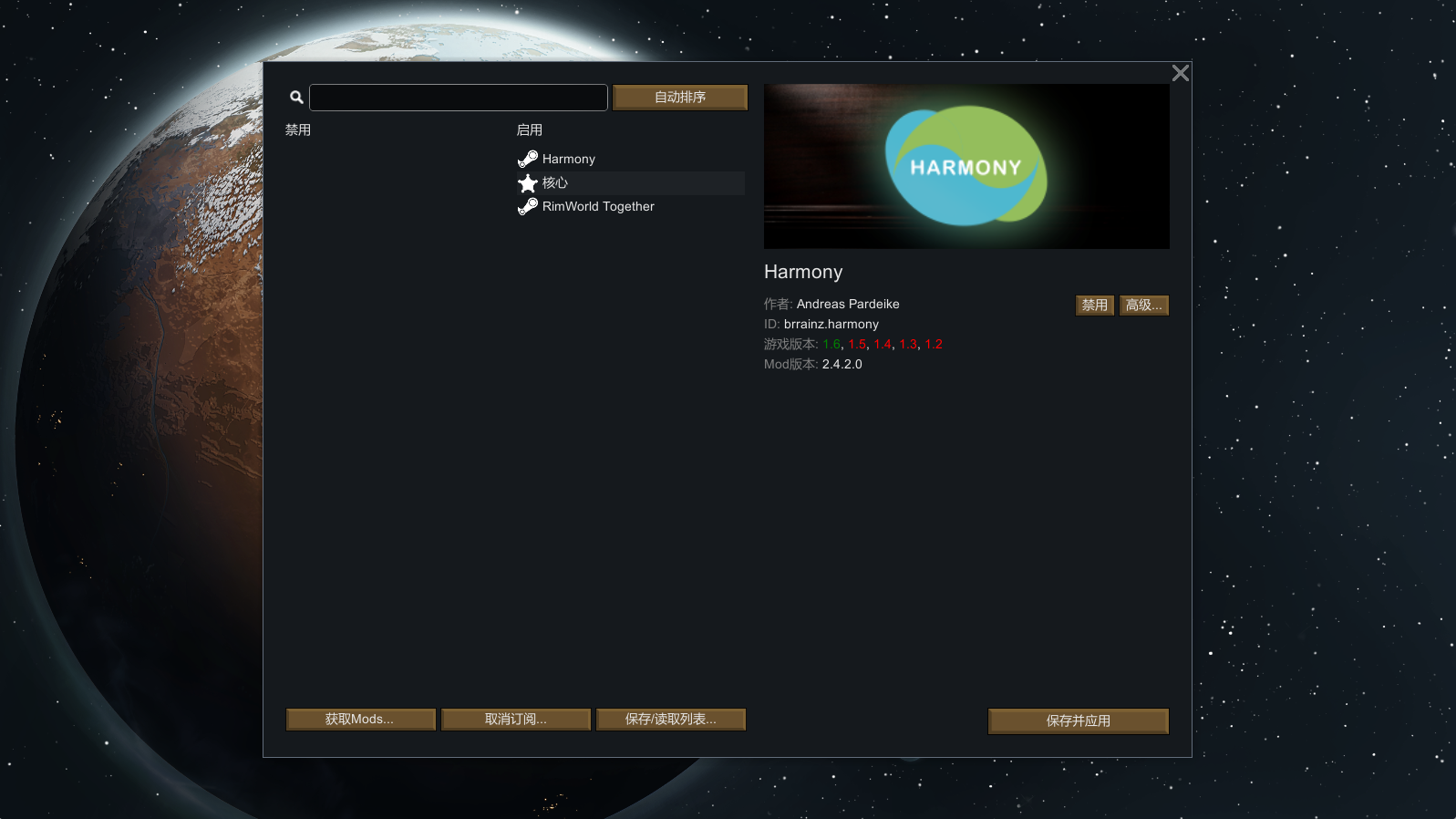Click the mod search text box
This screenshot has width=1456, height=819.
click(458, 98)
